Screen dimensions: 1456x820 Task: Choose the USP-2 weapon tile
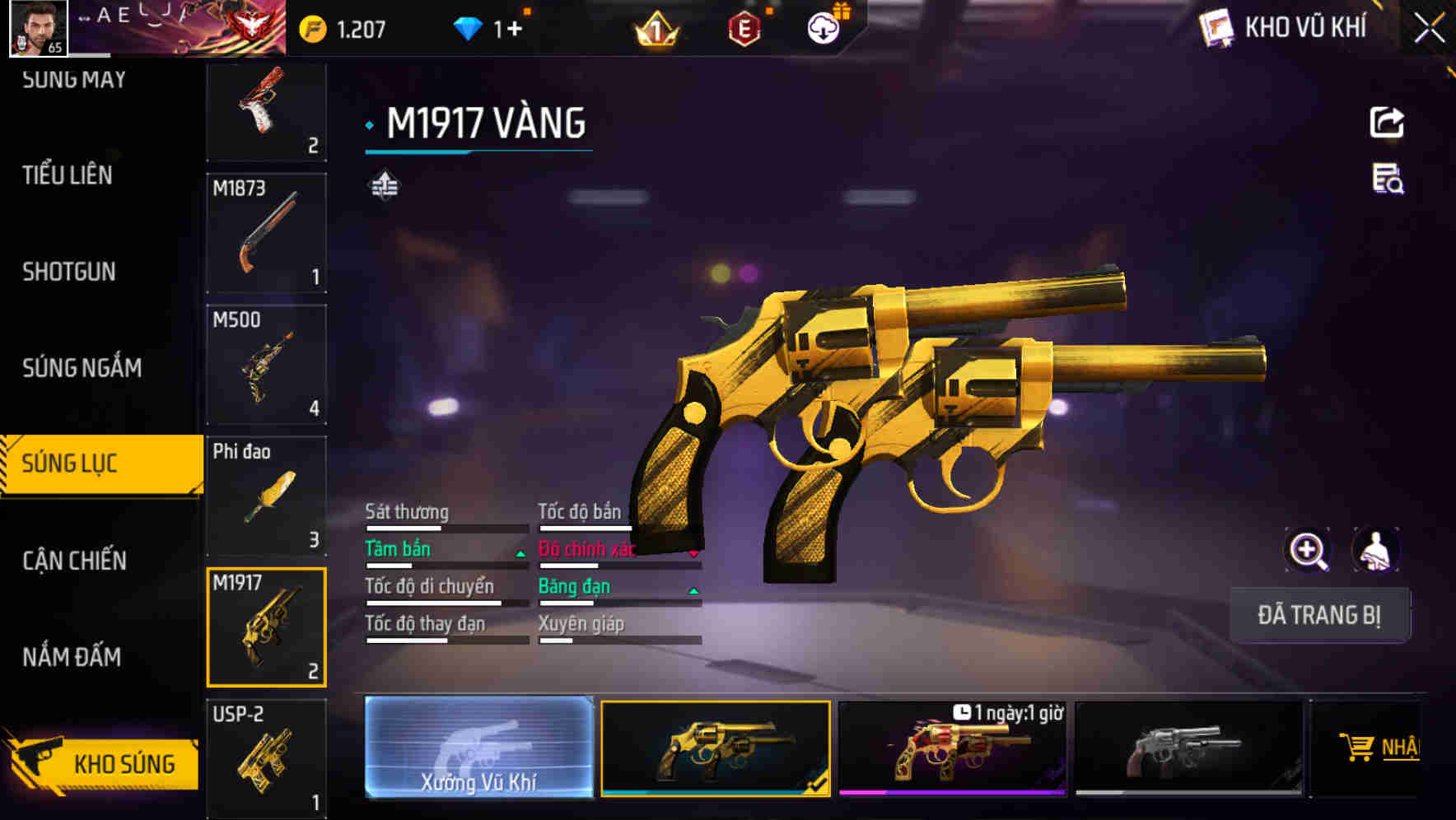(x=266, y=758)
